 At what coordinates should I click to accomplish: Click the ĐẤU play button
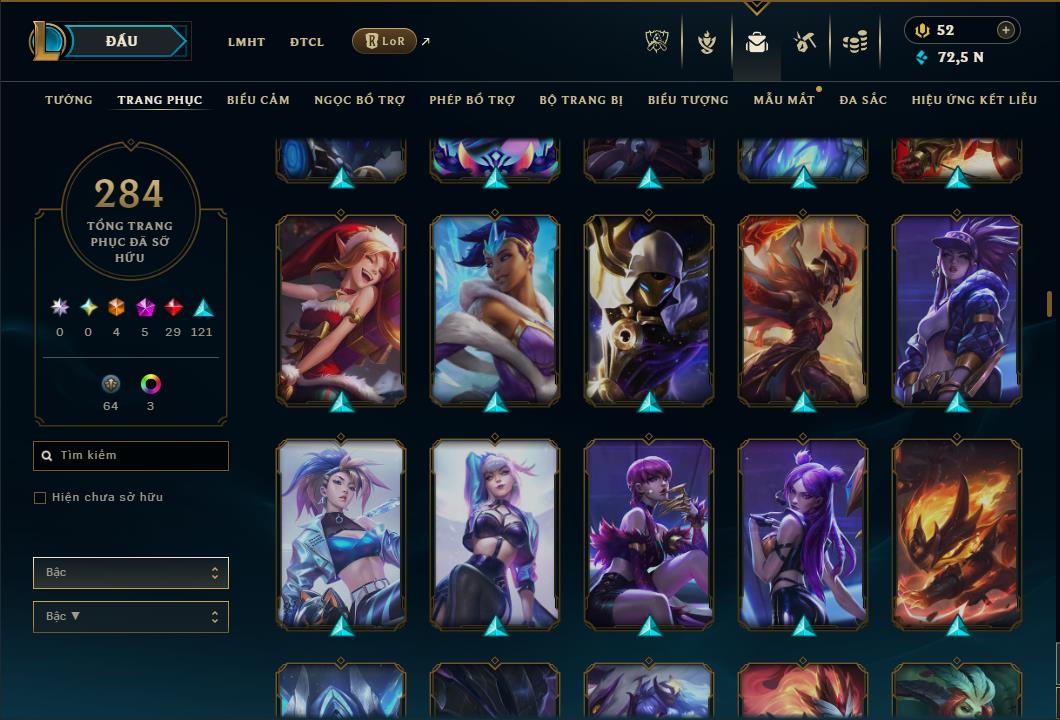click(x=121, y=41)
